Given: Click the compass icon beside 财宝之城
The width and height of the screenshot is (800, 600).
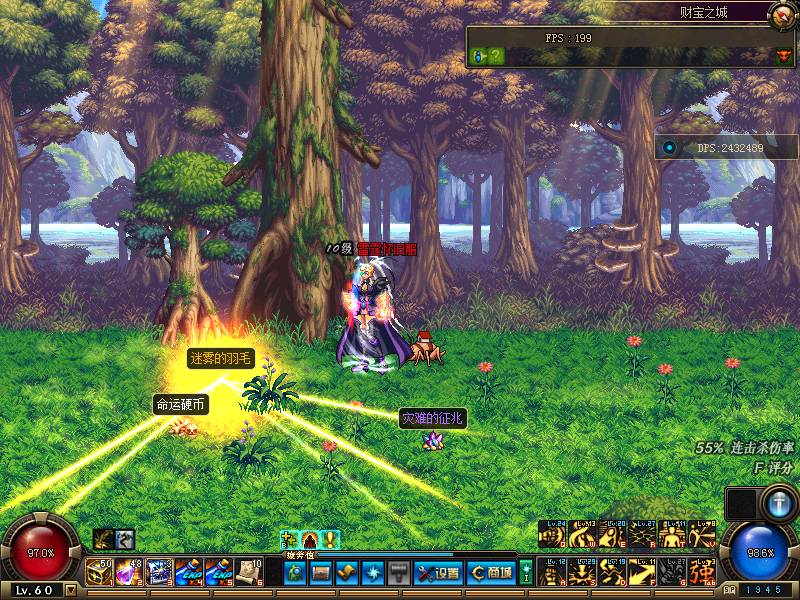Looking at the screenshot, I should (x=783, y=14).
